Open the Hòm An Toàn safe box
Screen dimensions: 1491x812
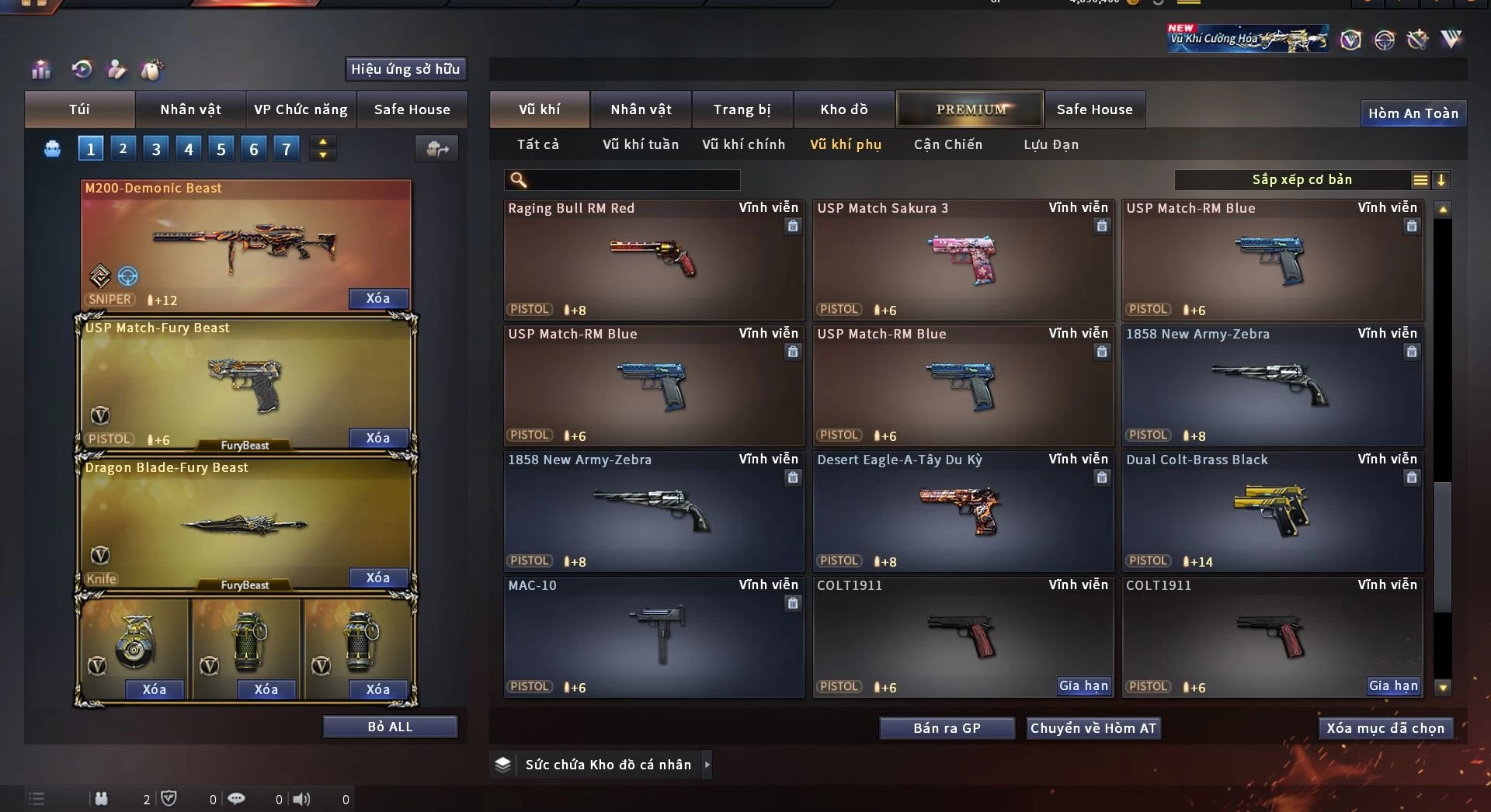pos(1413,113)
